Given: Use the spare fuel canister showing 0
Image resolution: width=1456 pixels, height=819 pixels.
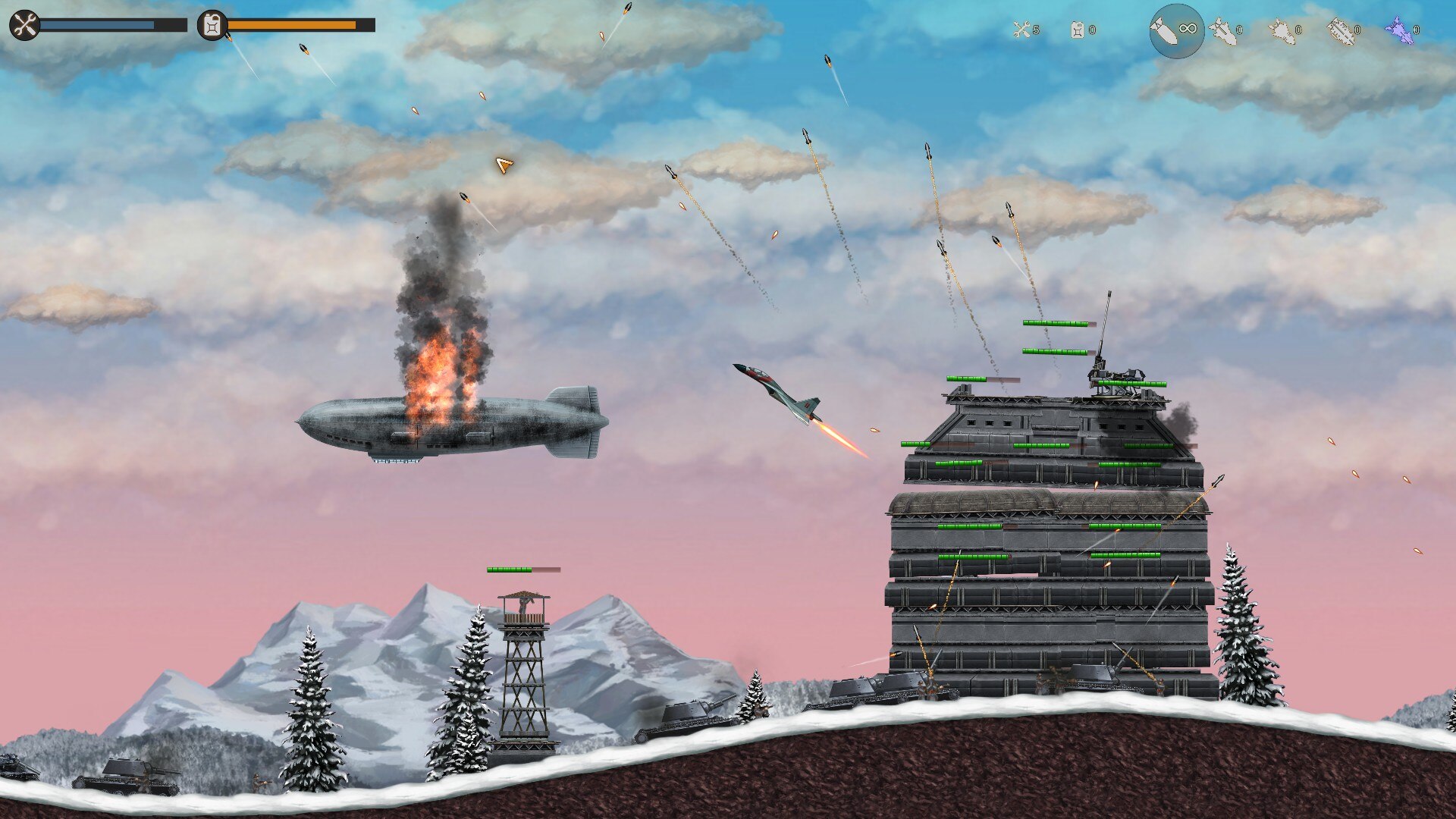Looking at the screenshot, I should point(1078,30).
